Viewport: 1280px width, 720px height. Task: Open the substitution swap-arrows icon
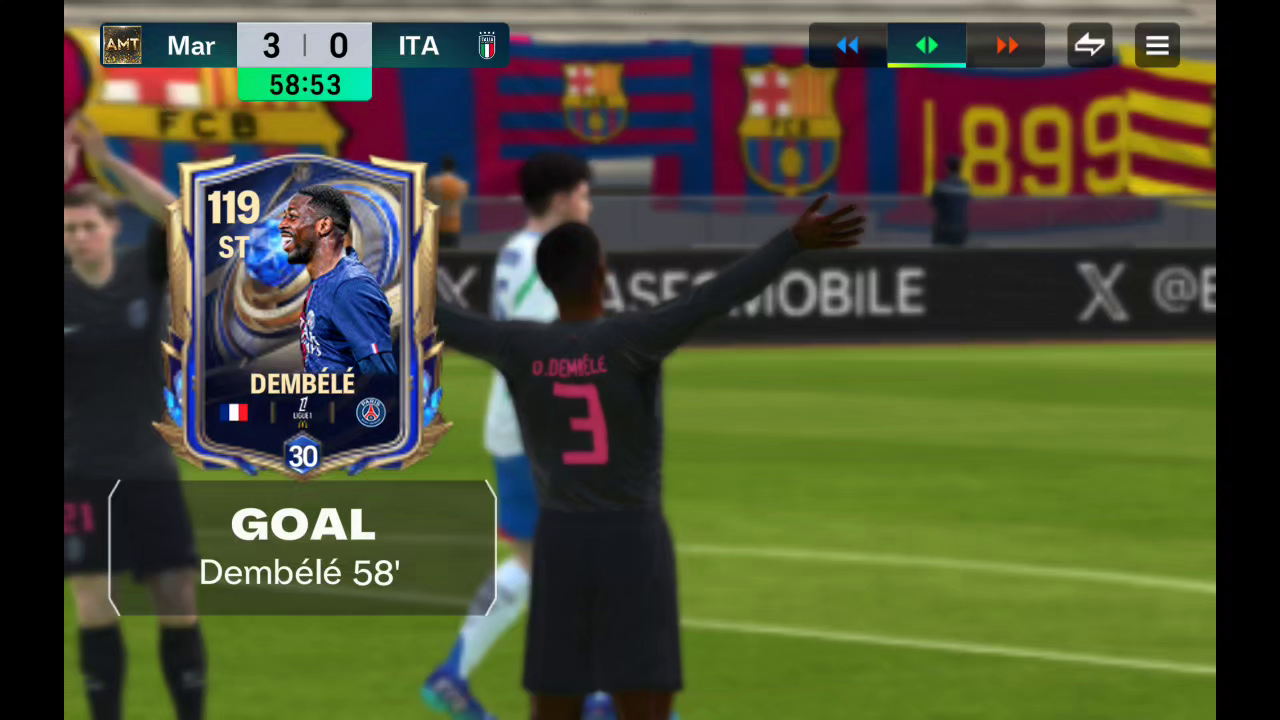[x=1089, y=44]
